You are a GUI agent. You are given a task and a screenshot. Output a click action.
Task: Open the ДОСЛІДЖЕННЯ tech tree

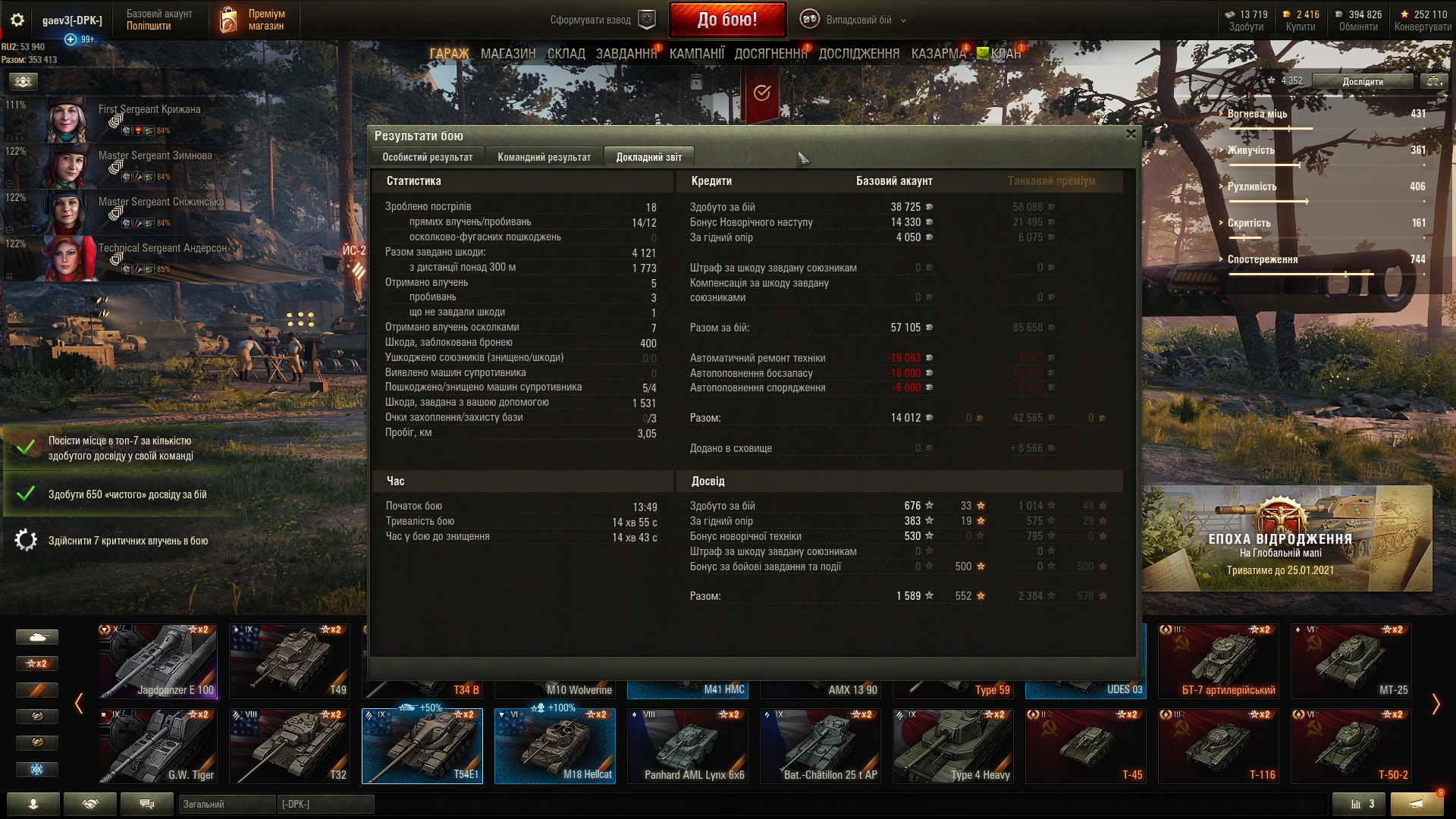858,54
